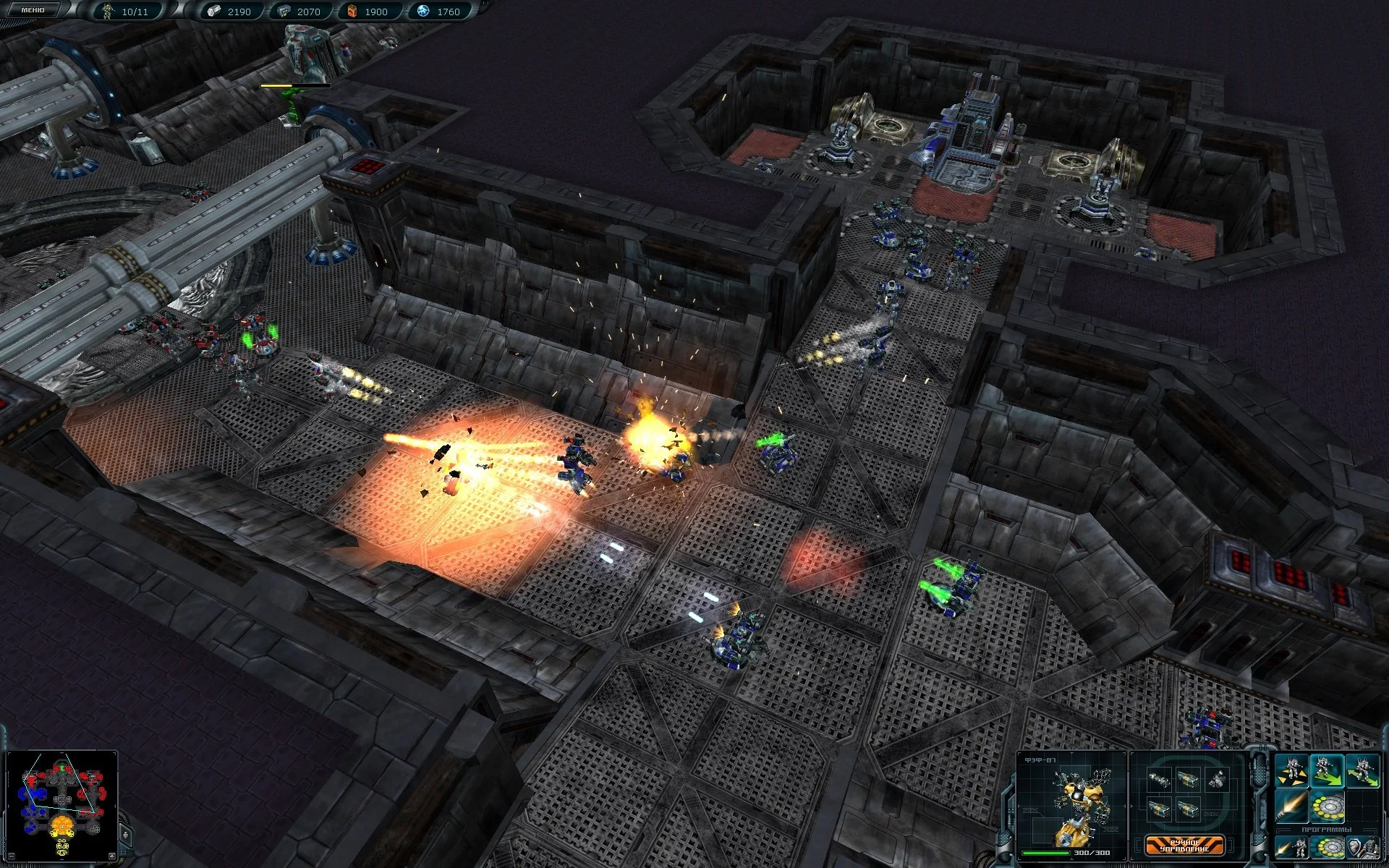1389x868 pixels.
Task: Click the green 300/300 health bar
Action: click(x=1047, y=853)
